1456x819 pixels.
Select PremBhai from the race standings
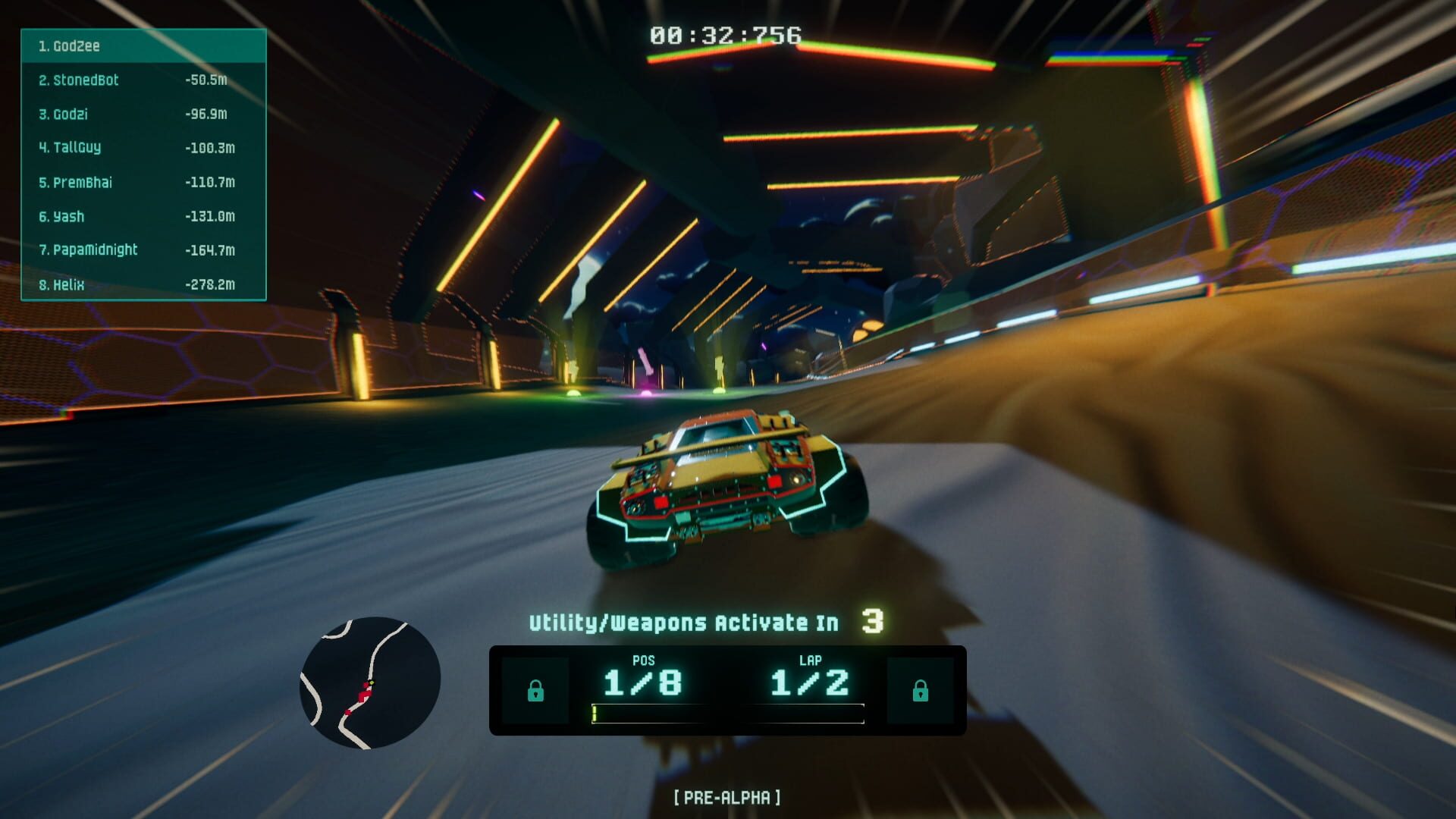coord(82,183)
